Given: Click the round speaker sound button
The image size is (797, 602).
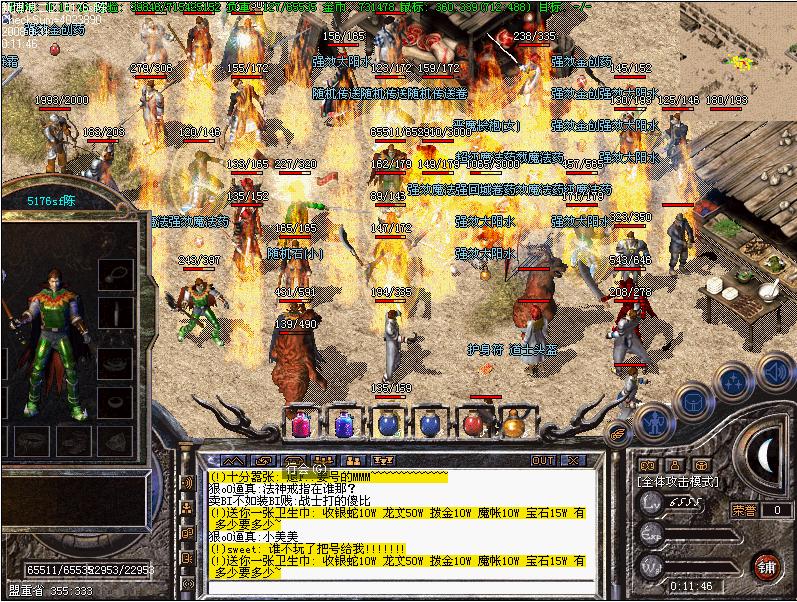Looking at the screenshot, I should (774, 374).
